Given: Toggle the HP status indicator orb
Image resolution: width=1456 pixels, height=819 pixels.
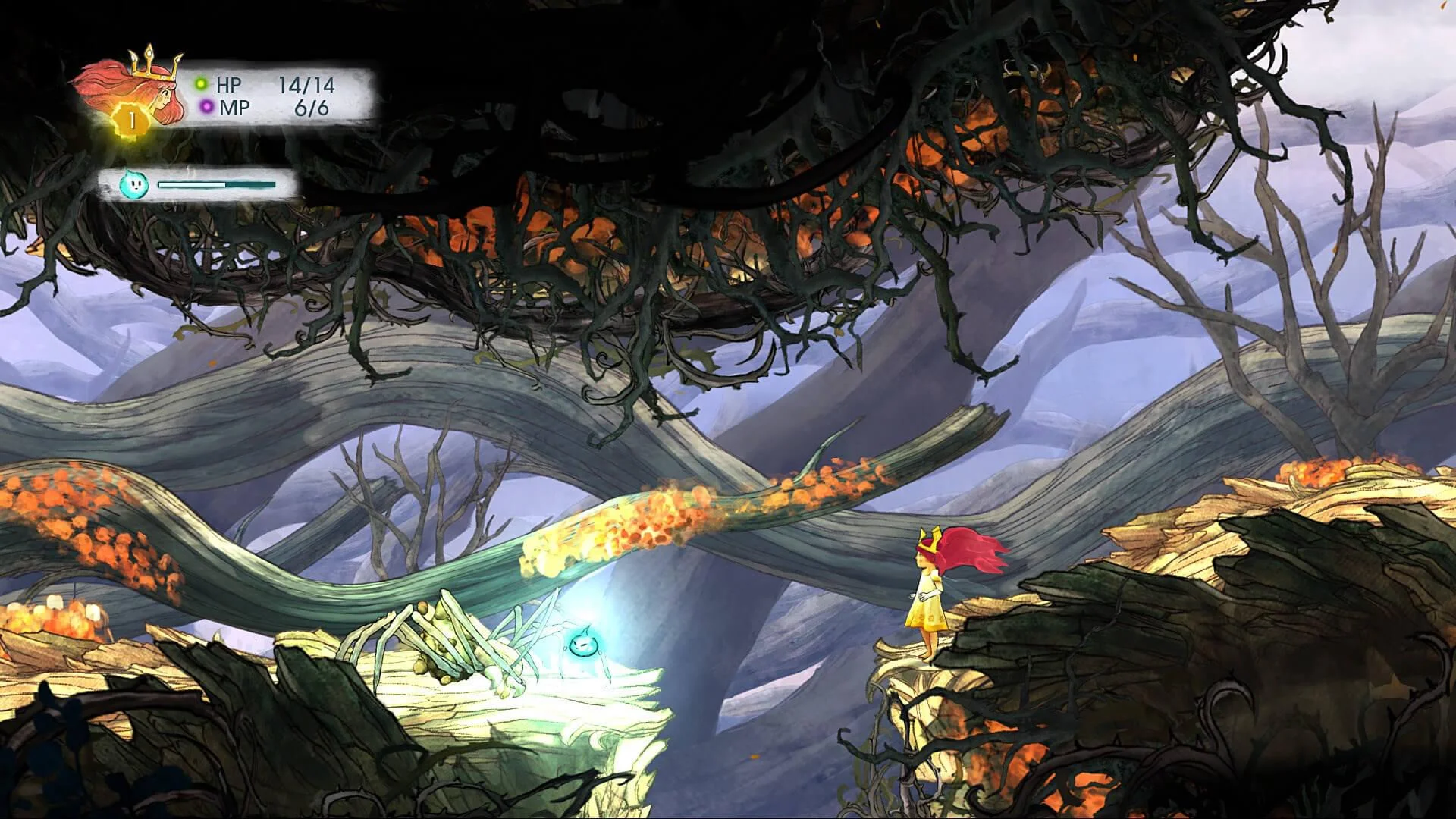Looking at the screenshot, I should (x=199, y=83).
